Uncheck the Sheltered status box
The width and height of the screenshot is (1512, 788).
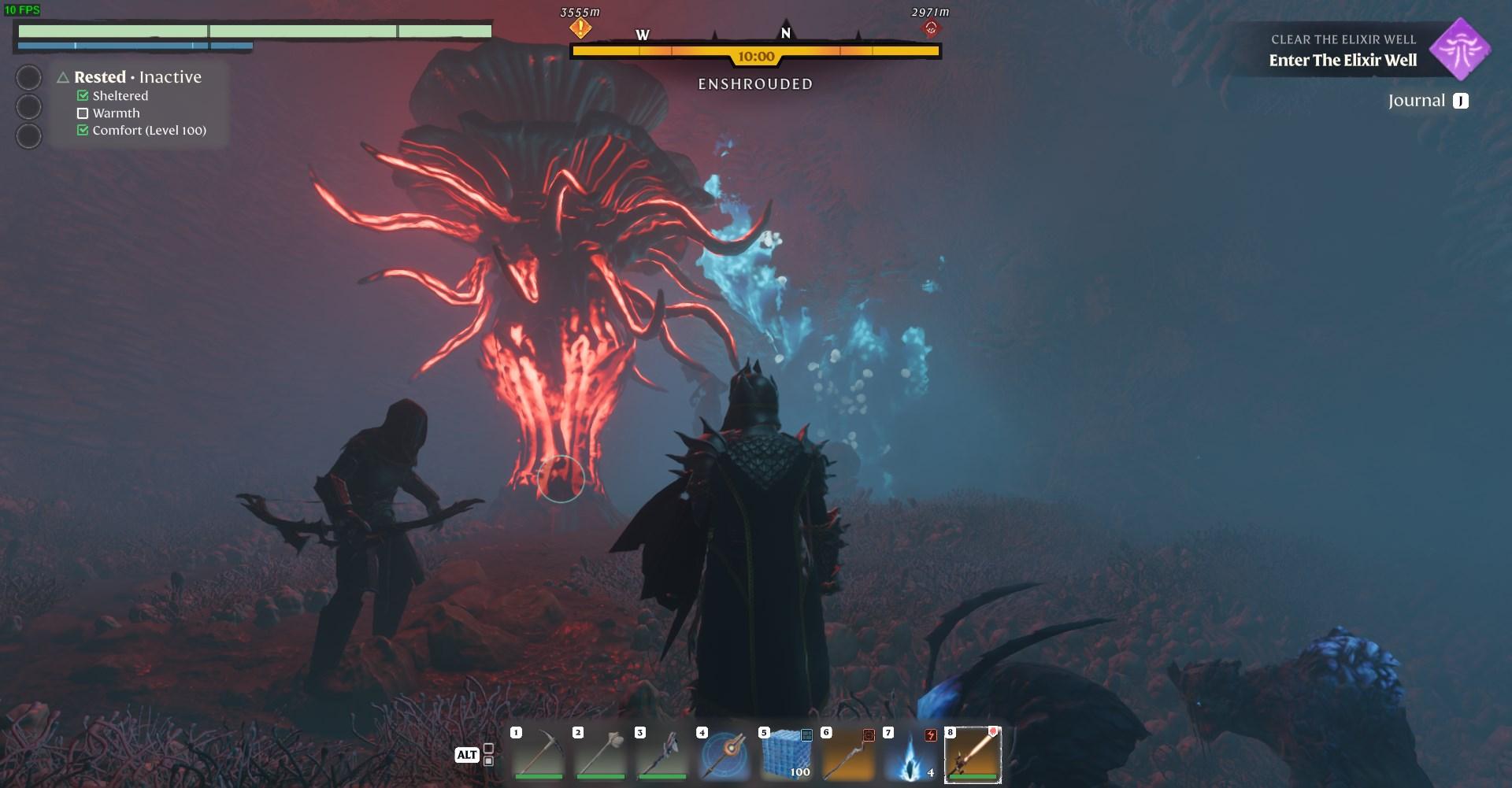pos(83,95)
